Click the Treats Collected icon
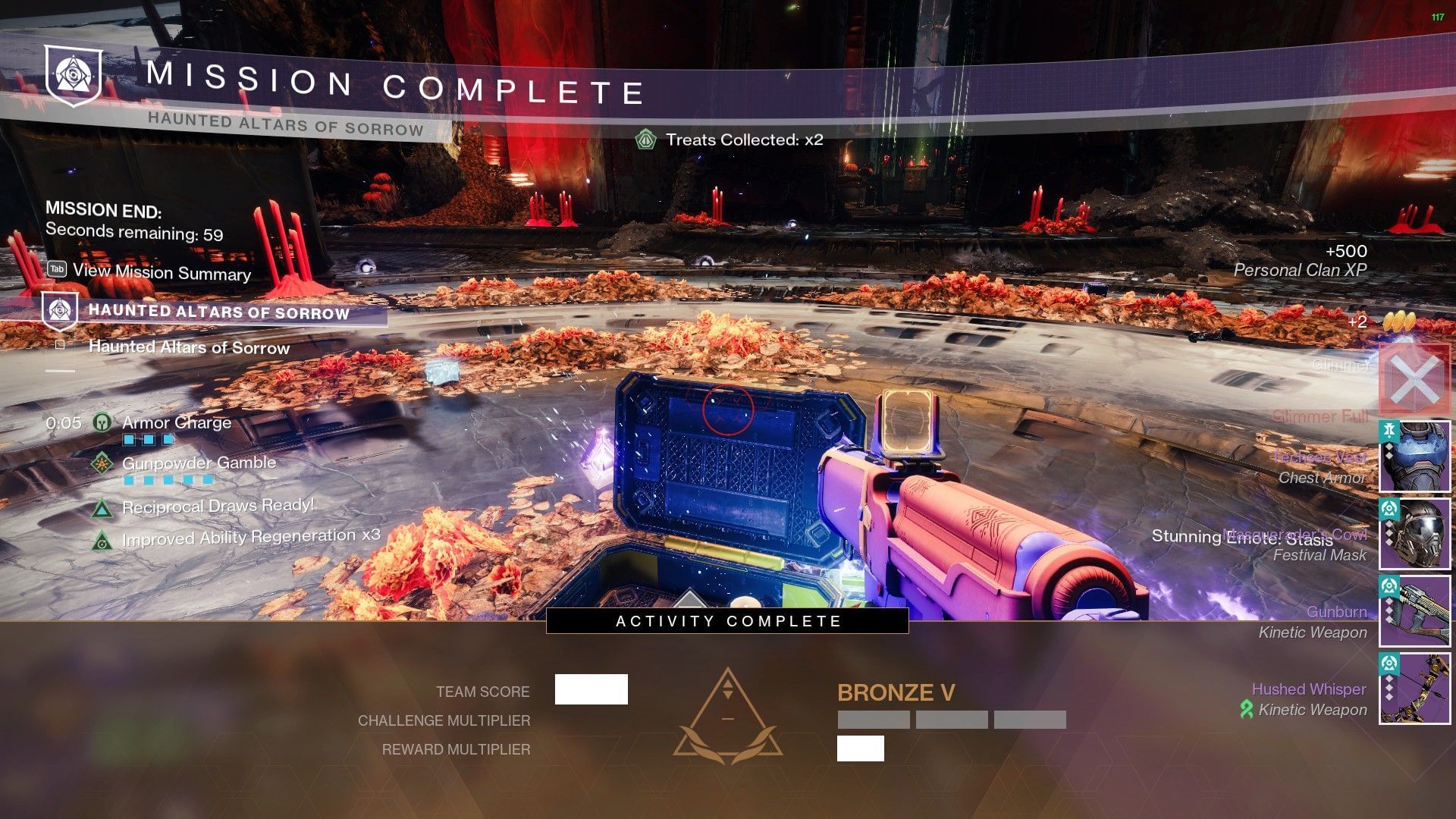The width and height of the screenshot is (1456, 819). (x=645, y=140)
